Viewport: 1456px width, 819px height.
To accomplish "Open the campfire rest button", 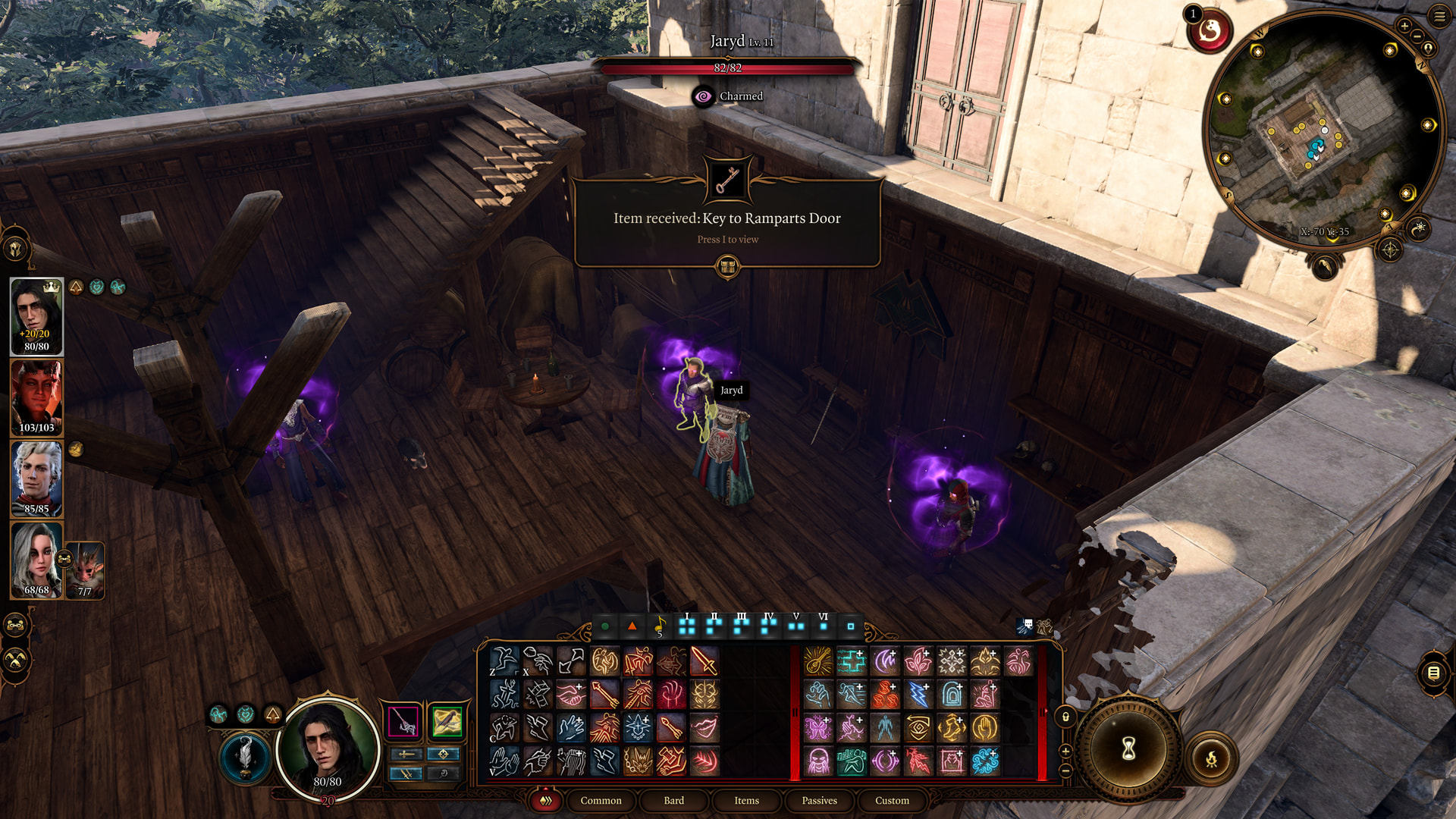I will pos(1211,758).
